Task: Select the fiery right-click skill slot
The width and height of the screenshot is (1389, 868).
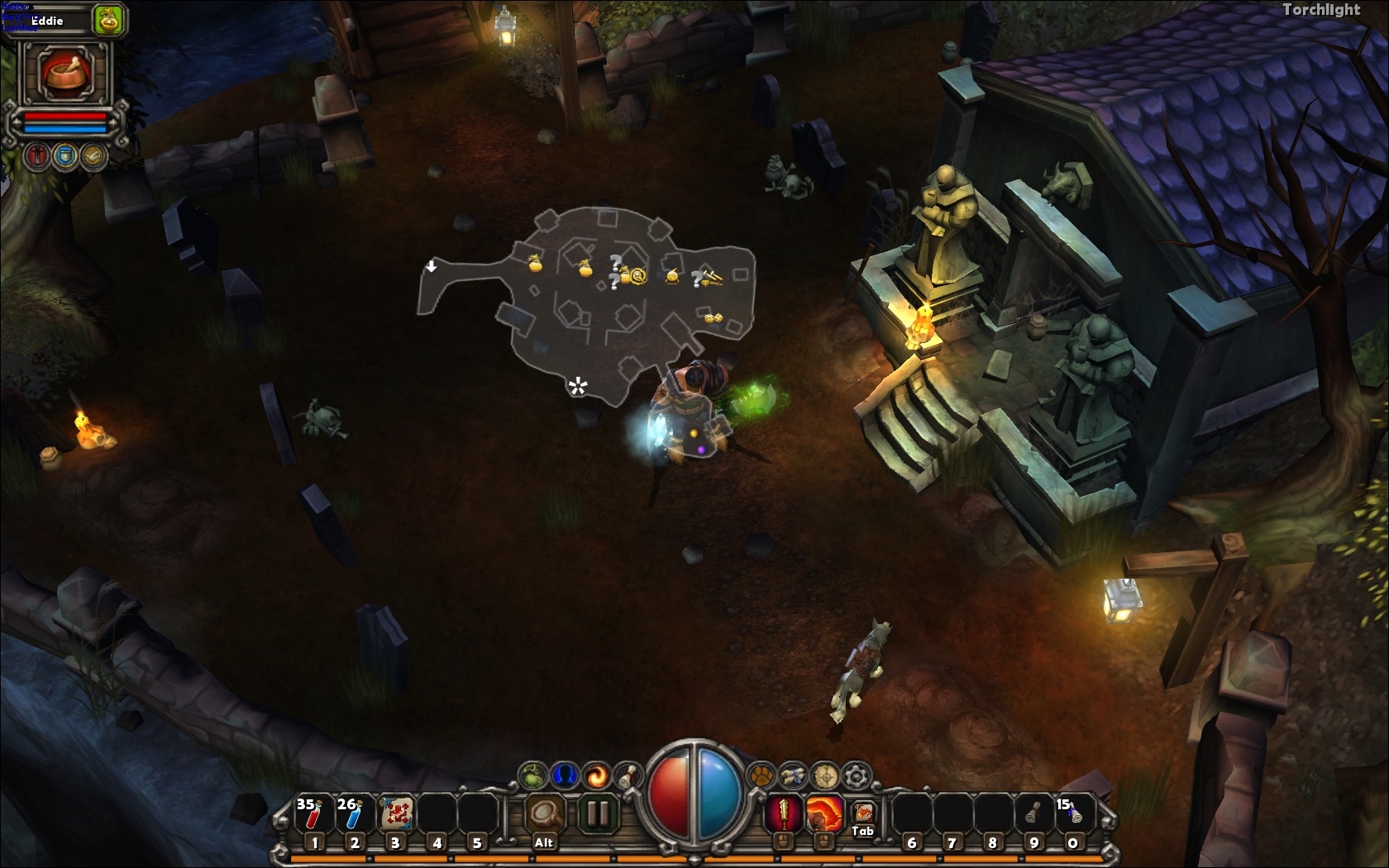Action: pos(823,814)
